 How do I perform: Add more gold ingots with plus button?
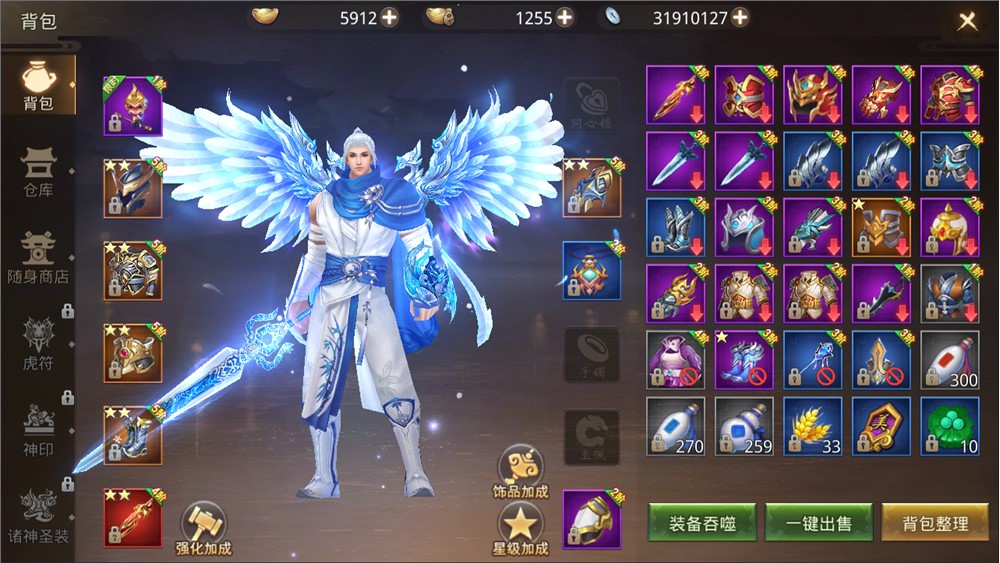click(x=389, y=17)
